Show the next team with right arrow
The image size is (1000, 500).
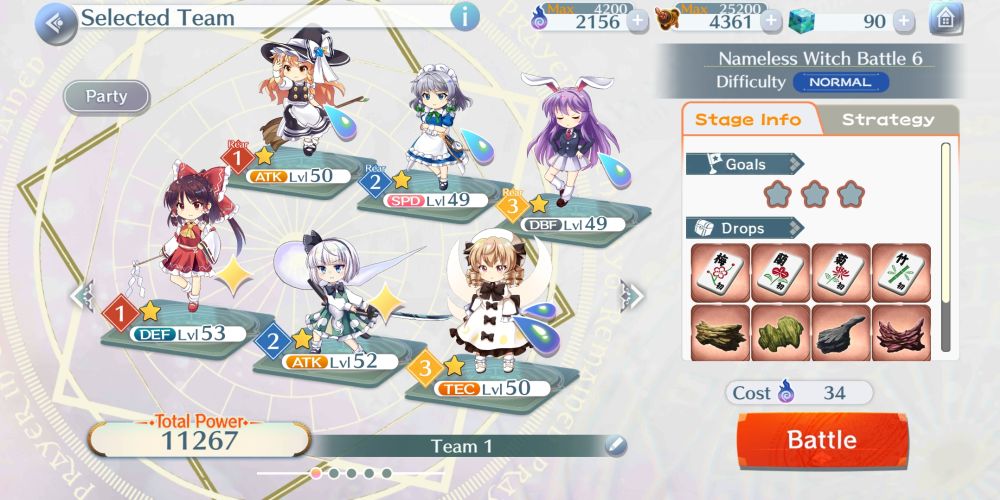[x=632, y=294]
